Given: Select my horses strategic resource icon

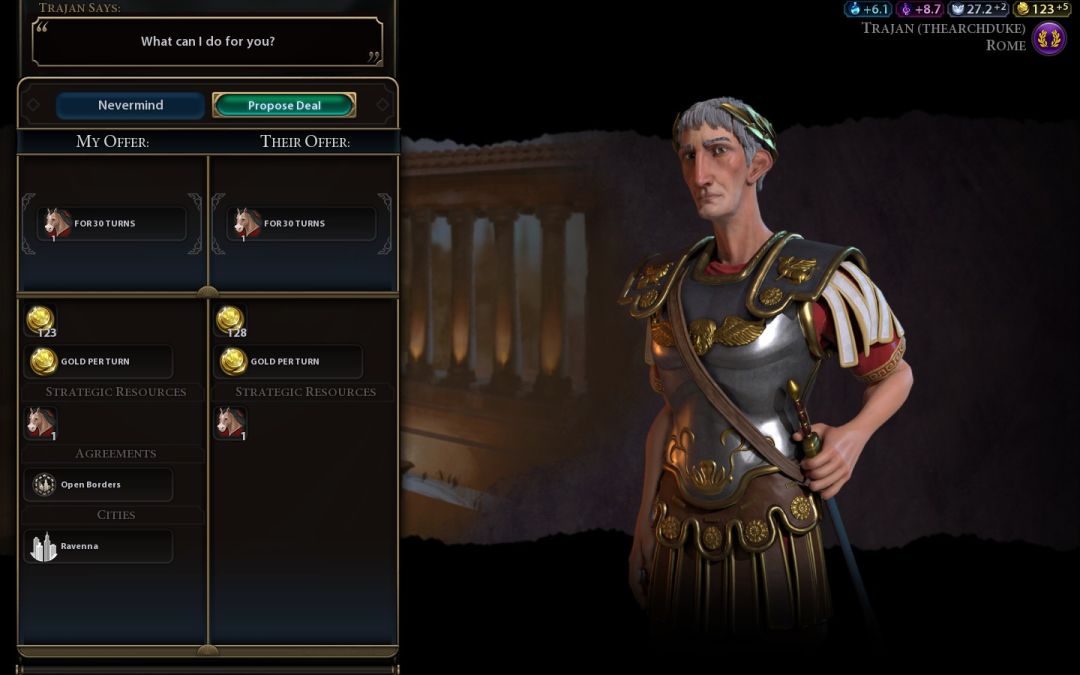Looking at the screenshot, I should pos(41,423).
